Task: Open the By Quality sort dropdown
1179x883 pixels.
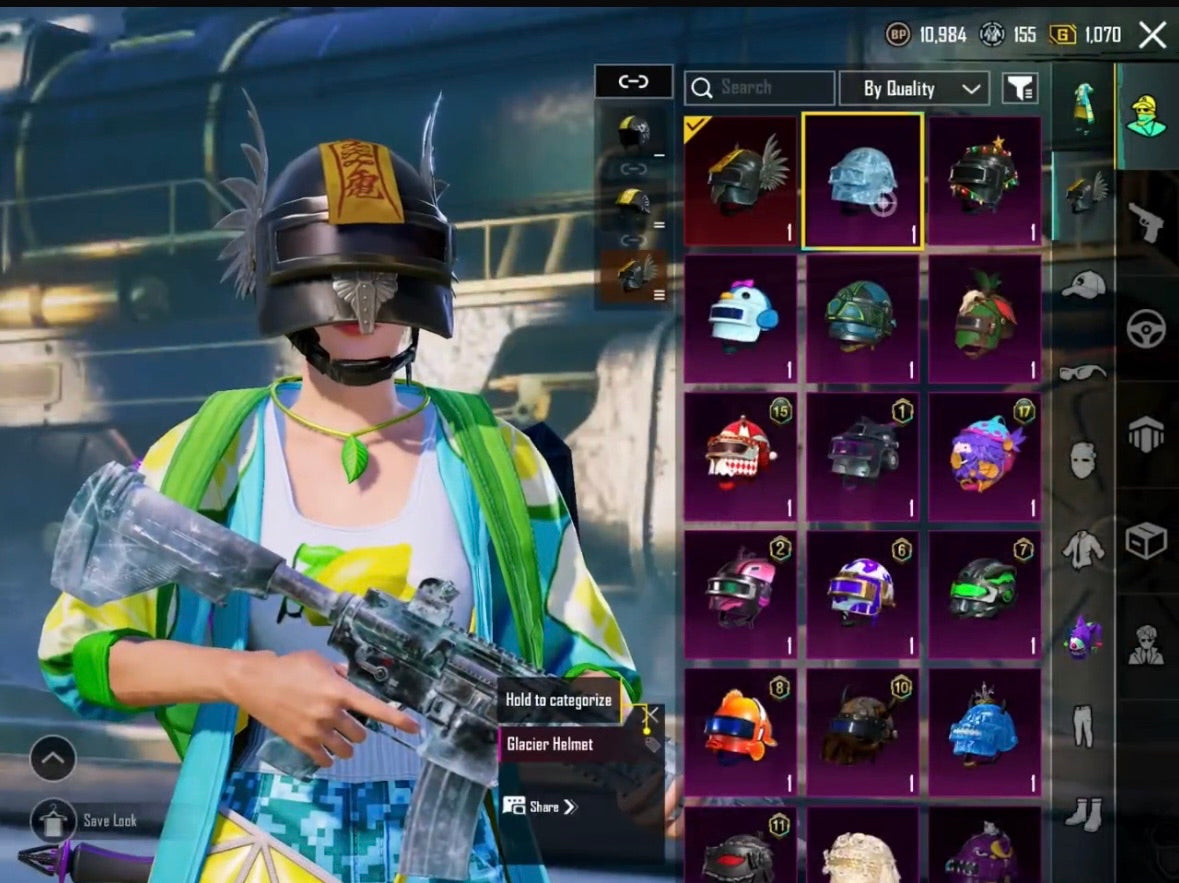Action: tap(913, 89)
